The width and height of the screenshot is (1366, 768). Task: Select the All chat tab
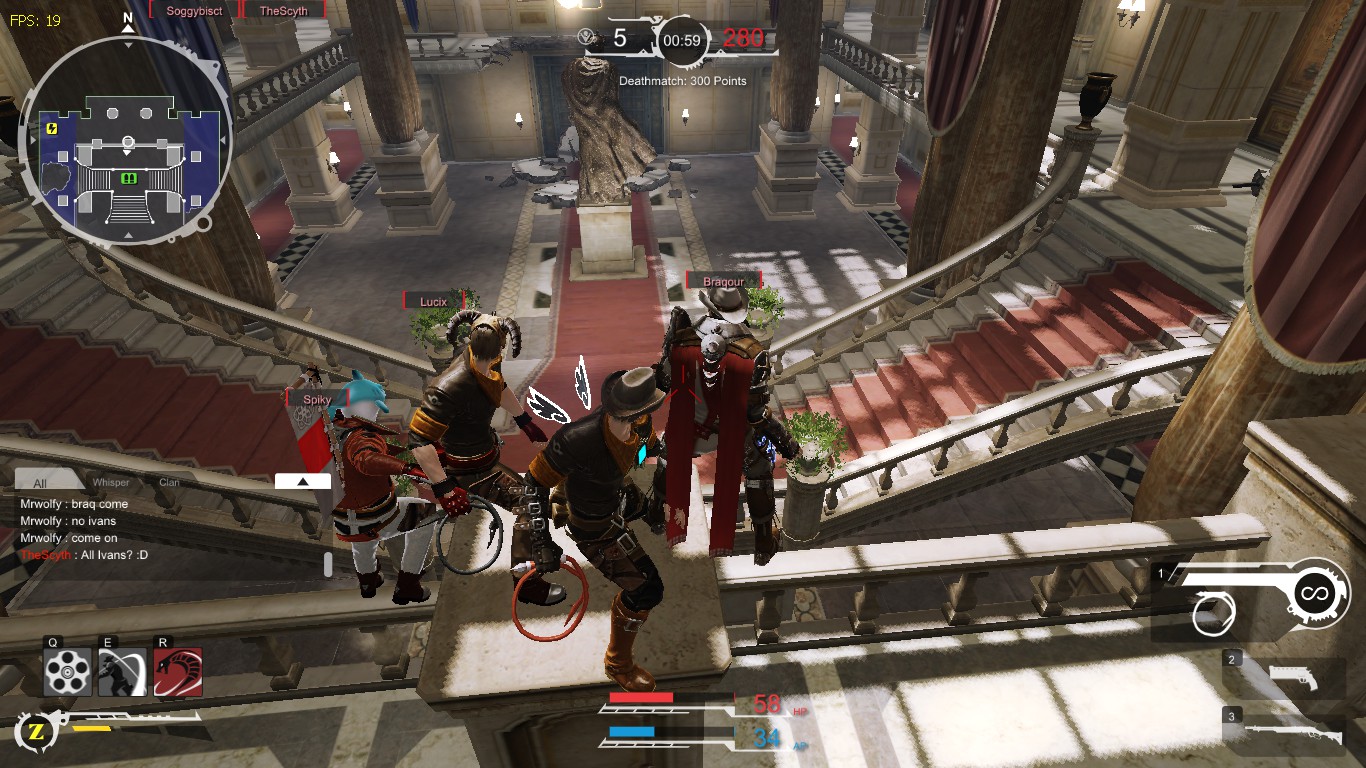click(x=42, y=481)
